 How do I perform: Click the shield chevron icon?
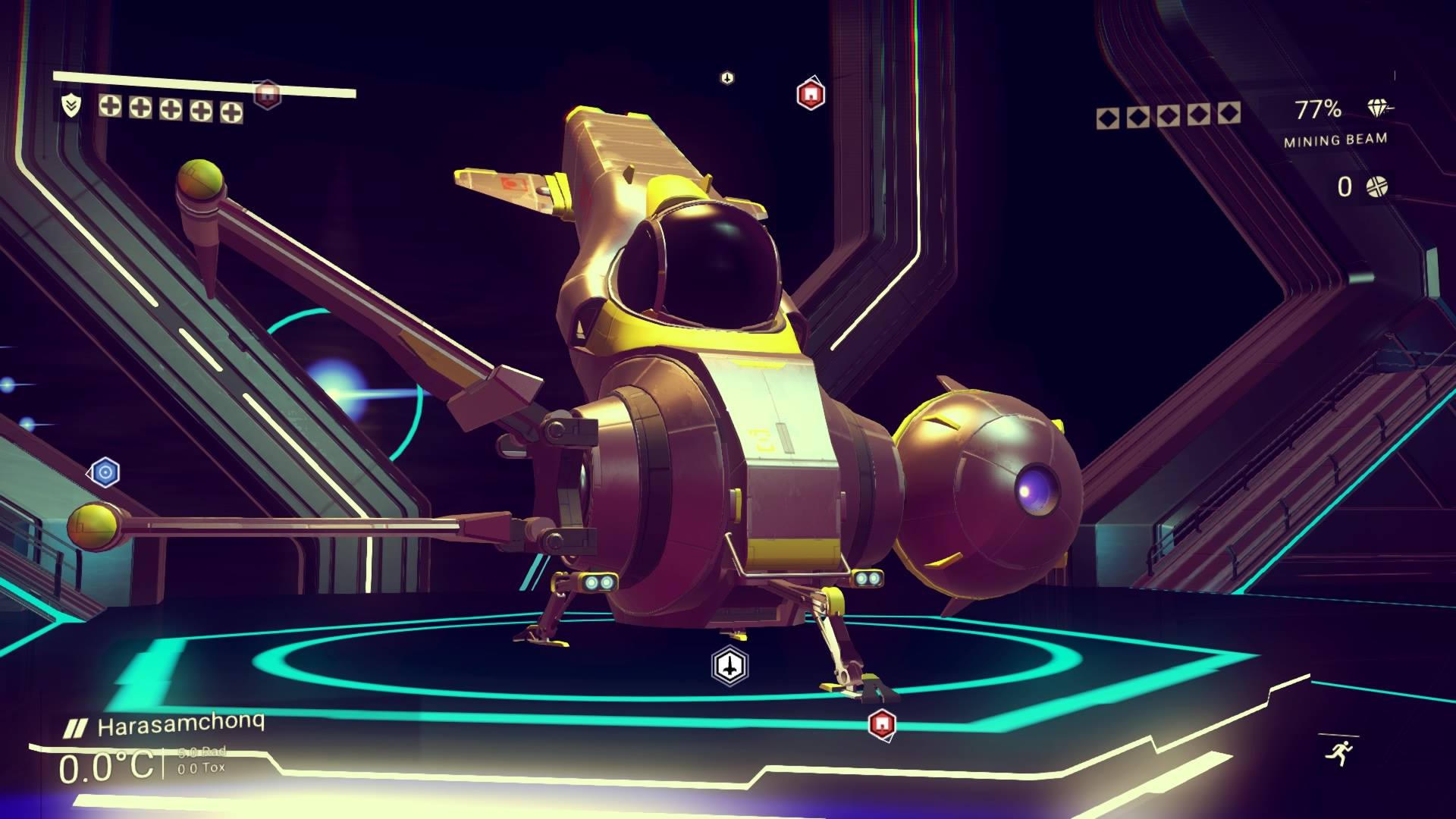71,105
